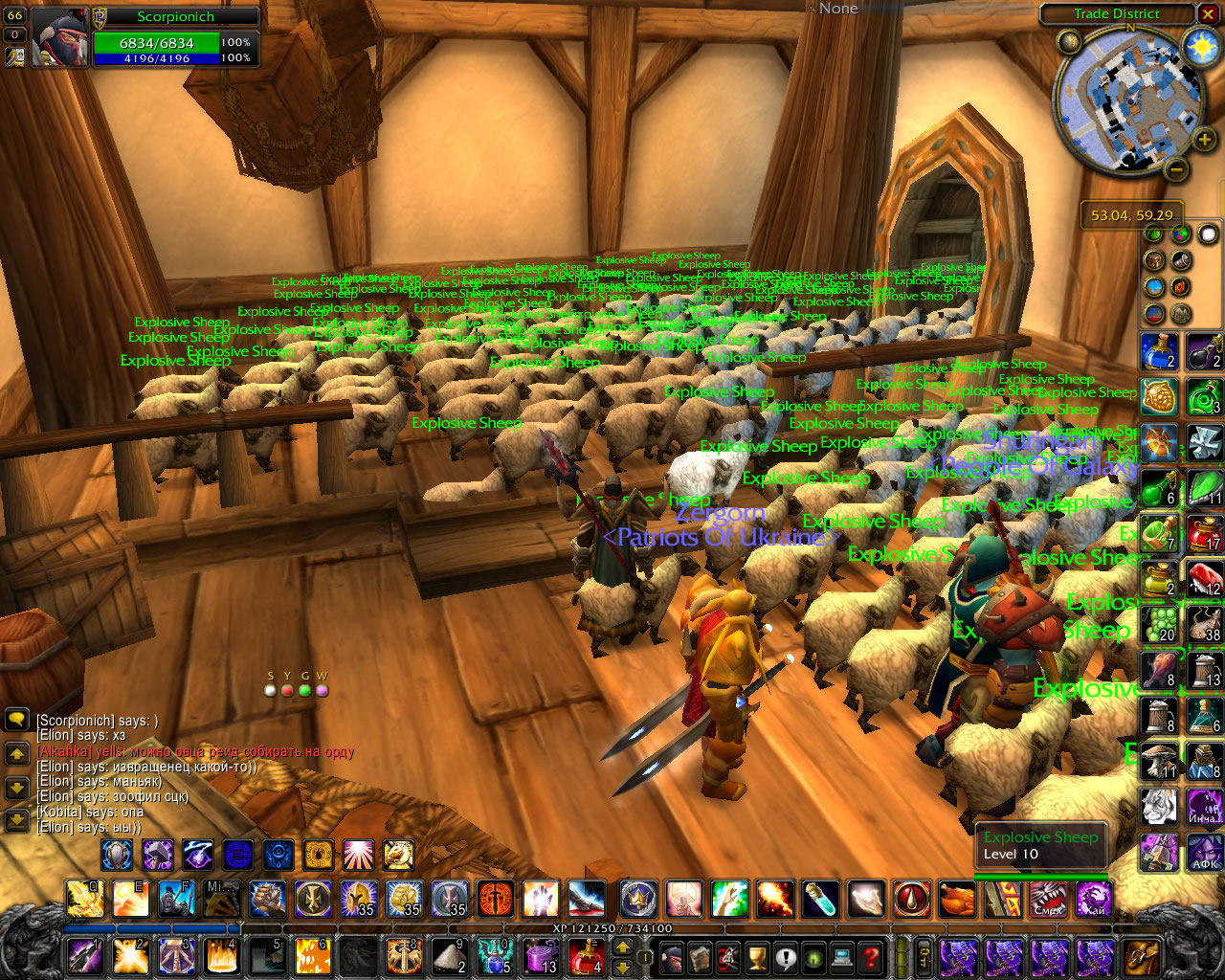Open the chat menu speech bubble
1225x980 pixels.
click(16, 719)
